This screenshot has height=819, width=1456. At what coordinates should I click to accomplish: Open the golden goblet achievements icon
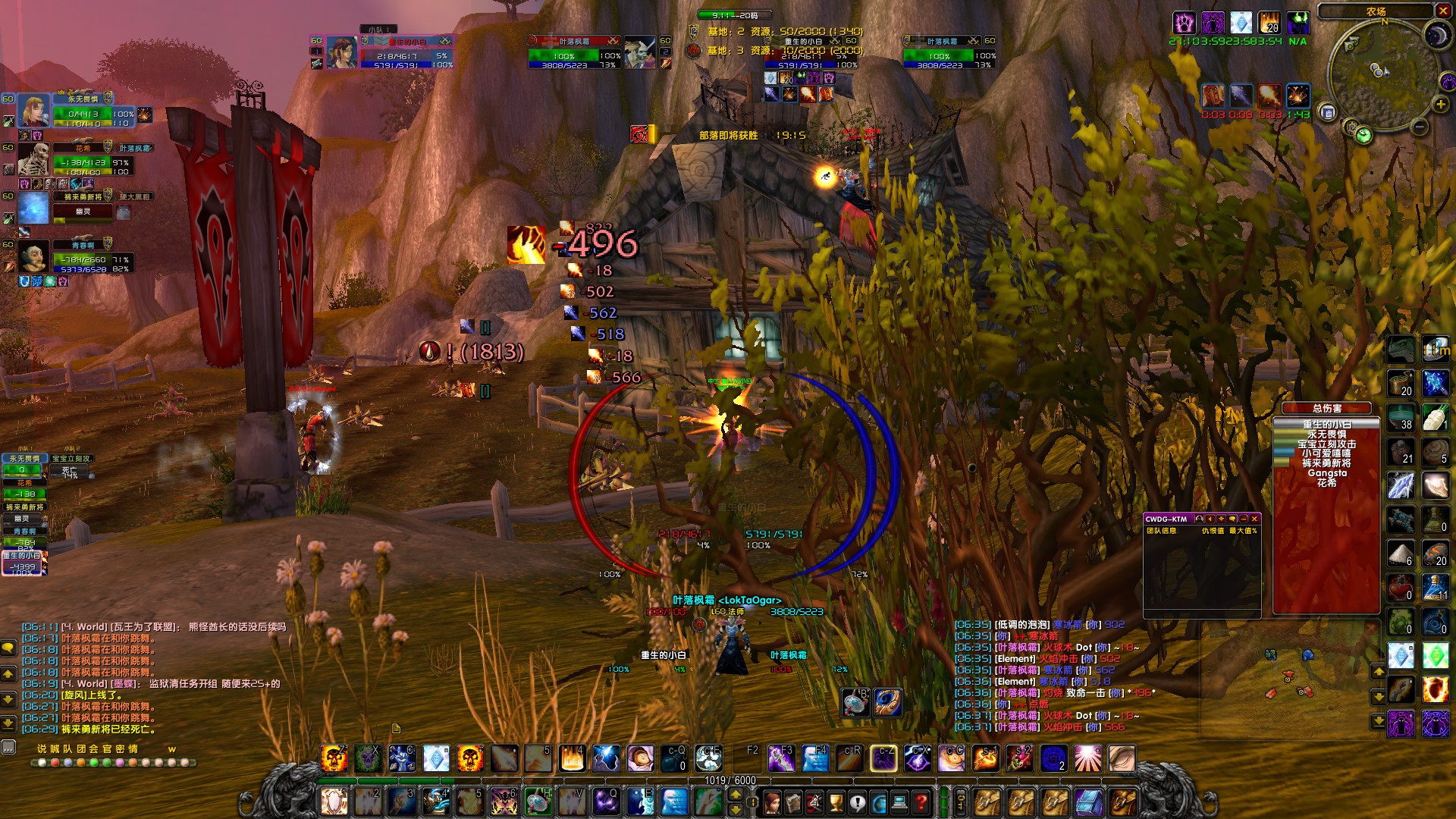point(836,802)
